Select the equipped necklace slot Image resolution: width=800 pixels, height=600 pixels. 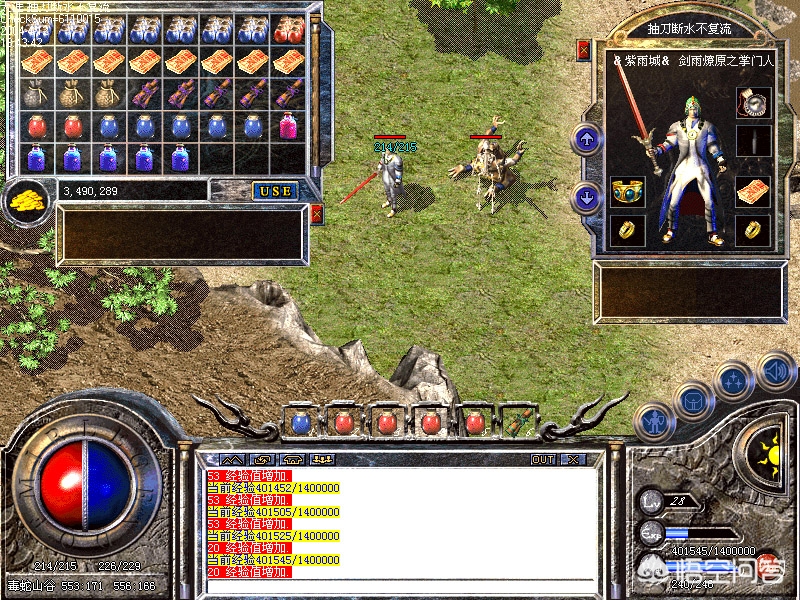tap(752, 101)
